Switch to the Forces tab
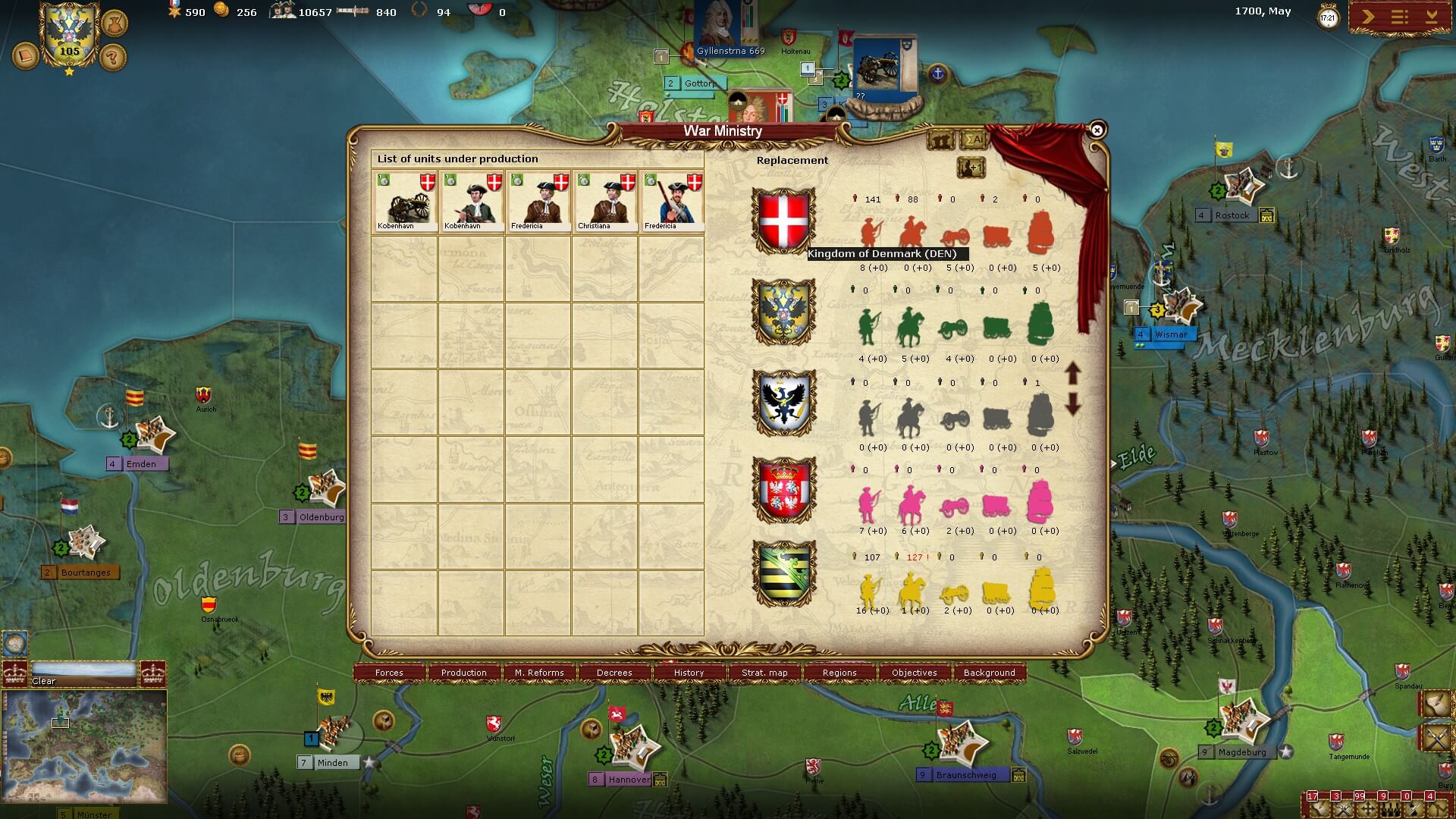 tap(389, 673)
